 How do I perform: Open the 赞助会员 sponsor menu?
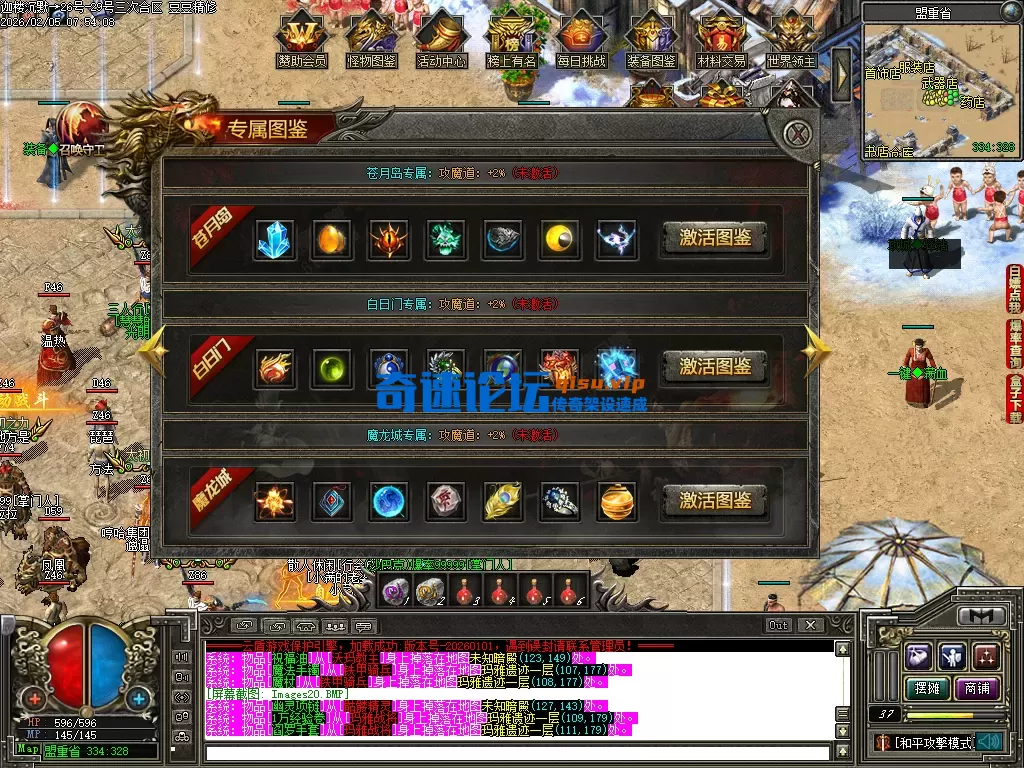(x=301, y=40)
